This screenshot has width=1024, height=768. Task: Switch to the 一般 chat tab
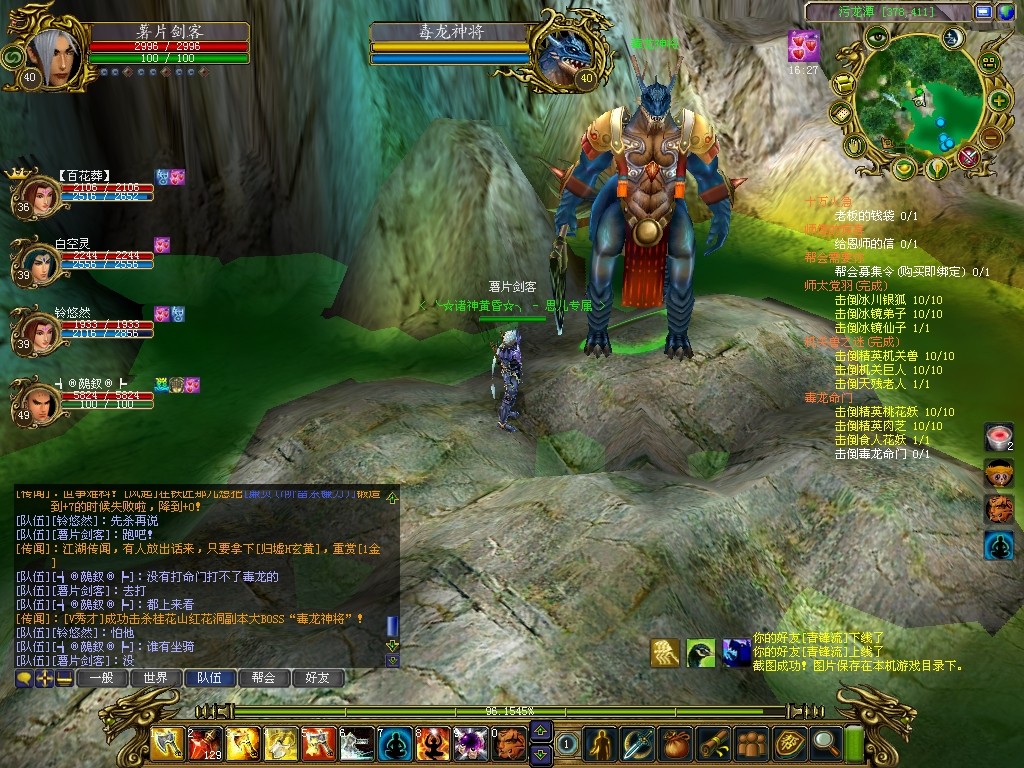[x=101, y=678]
